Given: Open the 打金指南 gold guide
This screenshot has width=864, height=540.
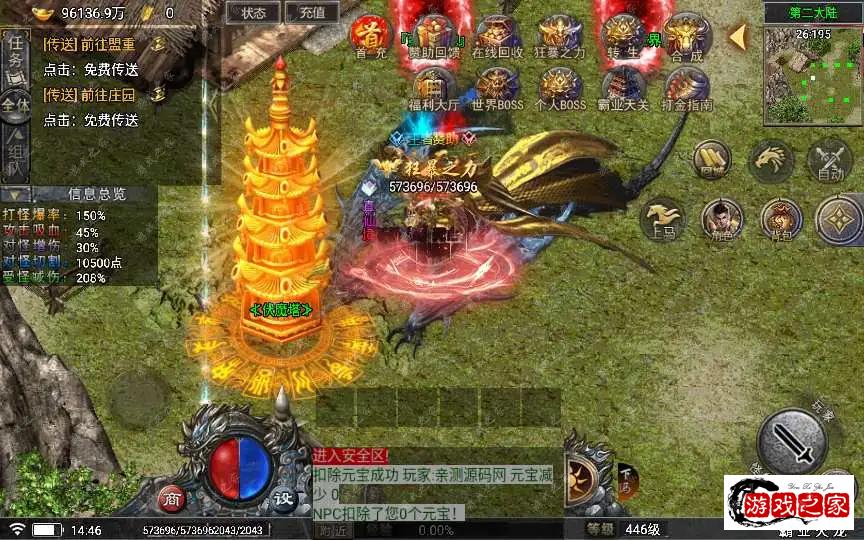Looking at the screenshot, I should (686, 89).
